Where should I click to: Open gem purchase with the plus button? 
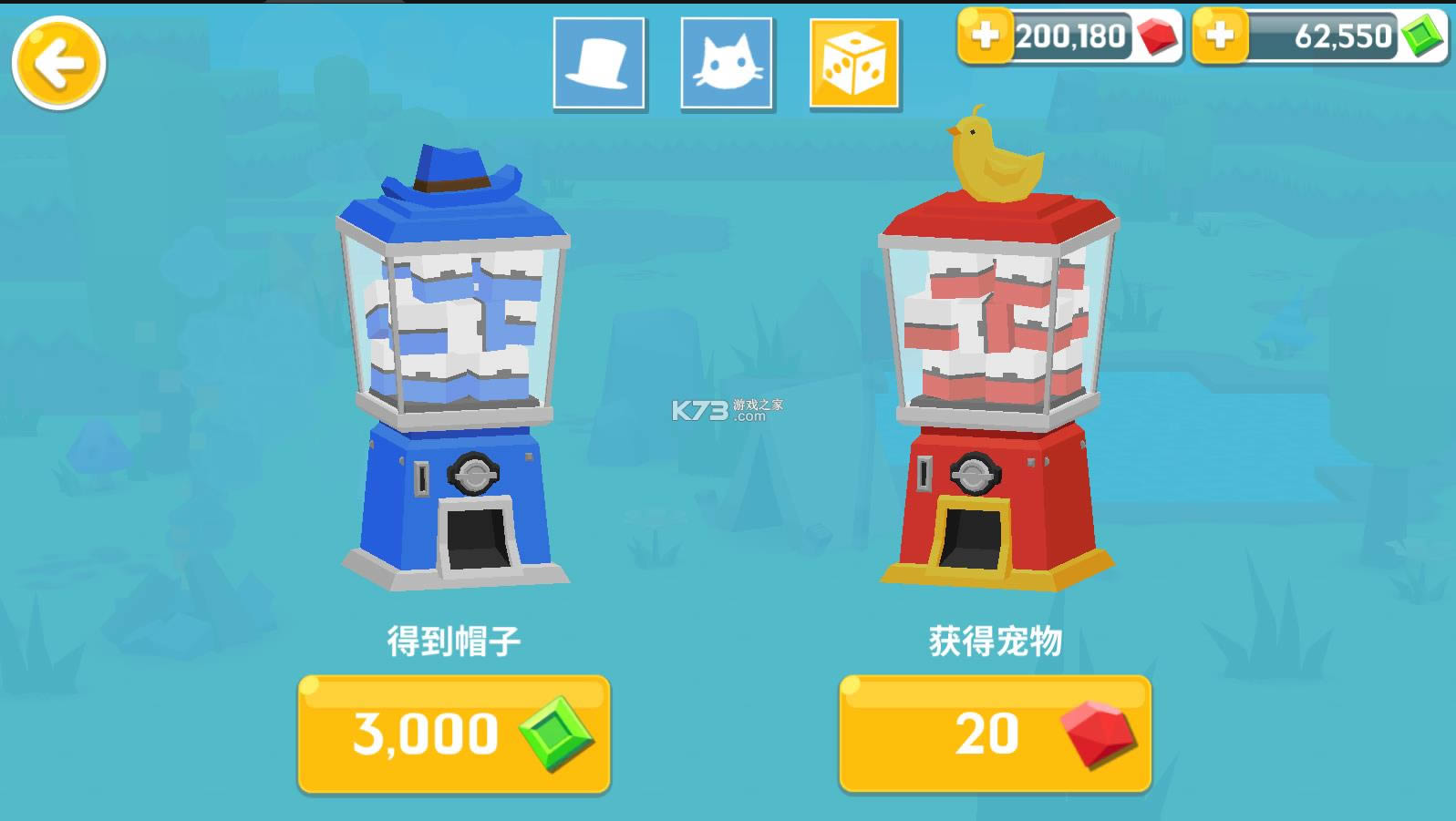[1219, 37]
